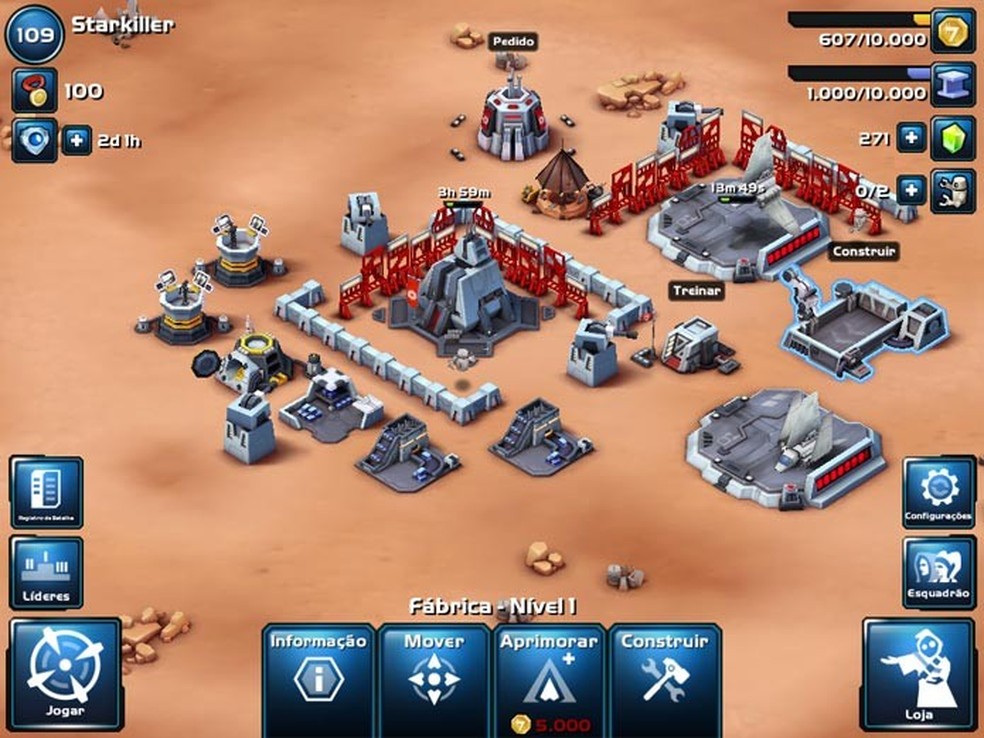Click the level 109 player badge
Screen dimensions: 984x738
(x=34, y=32)
